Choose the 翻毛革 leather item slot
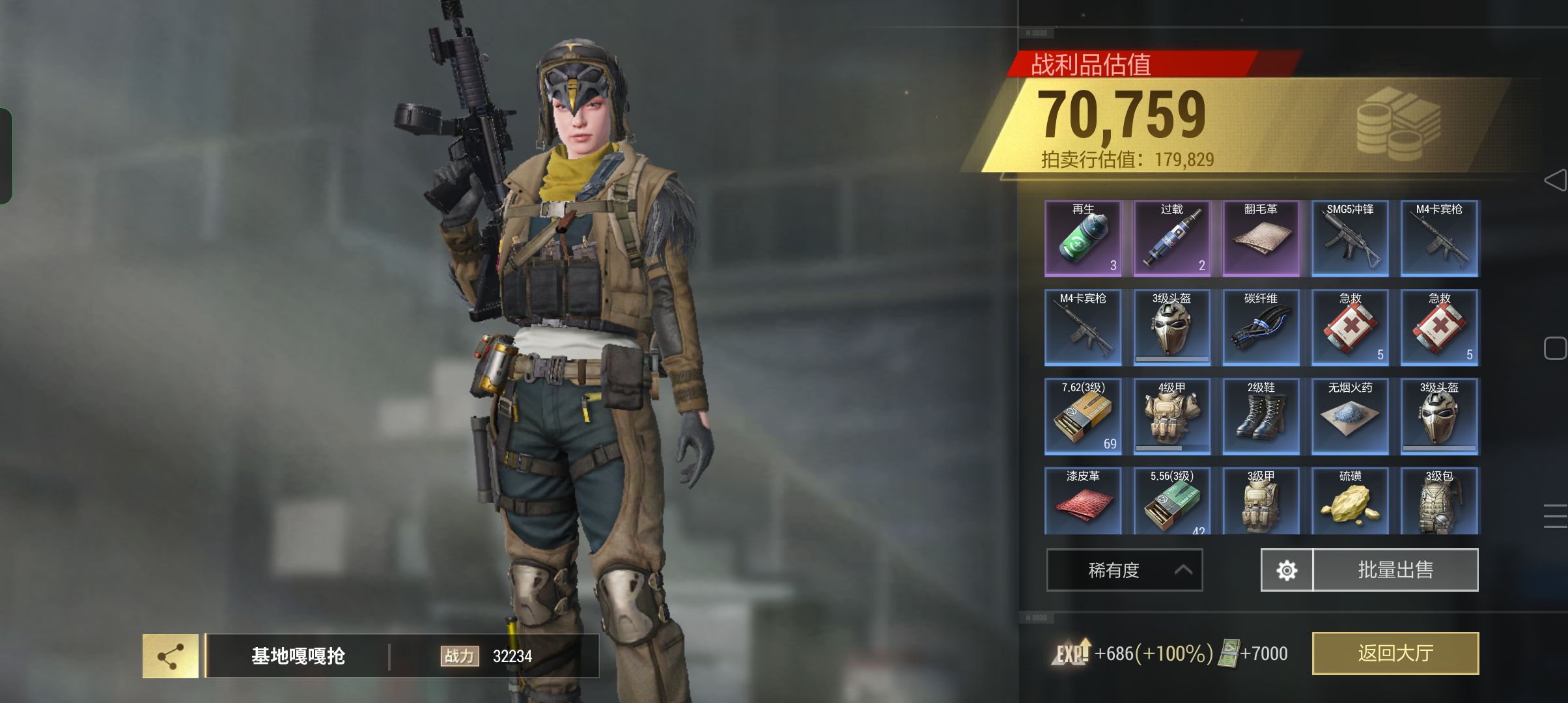Image resolution: width=1568 pixels, height=703 pixels. pos(1261,238)
